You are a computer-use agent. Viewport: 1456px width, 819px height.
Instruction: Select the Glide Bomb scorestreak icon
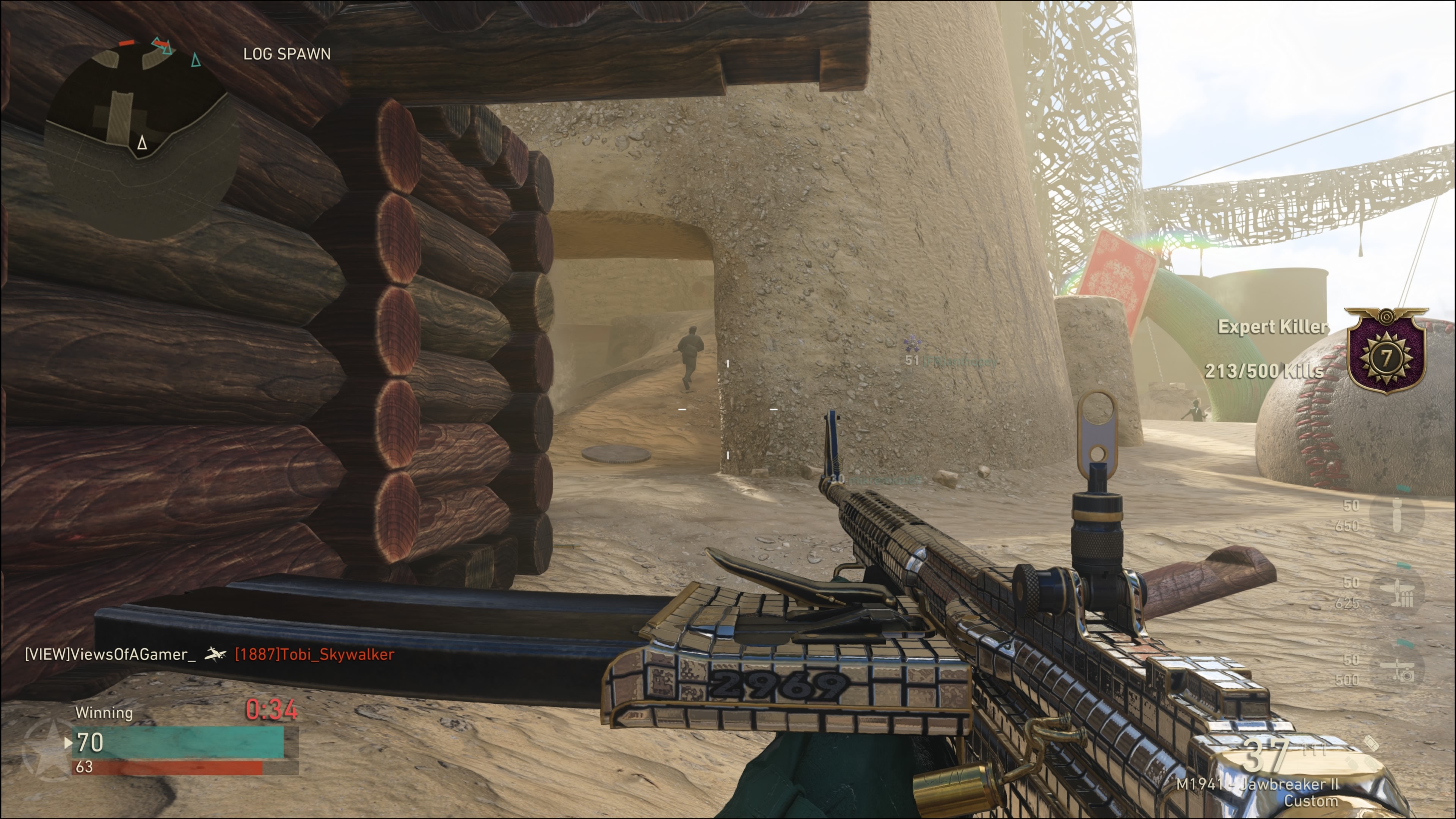pos(1396,515)
